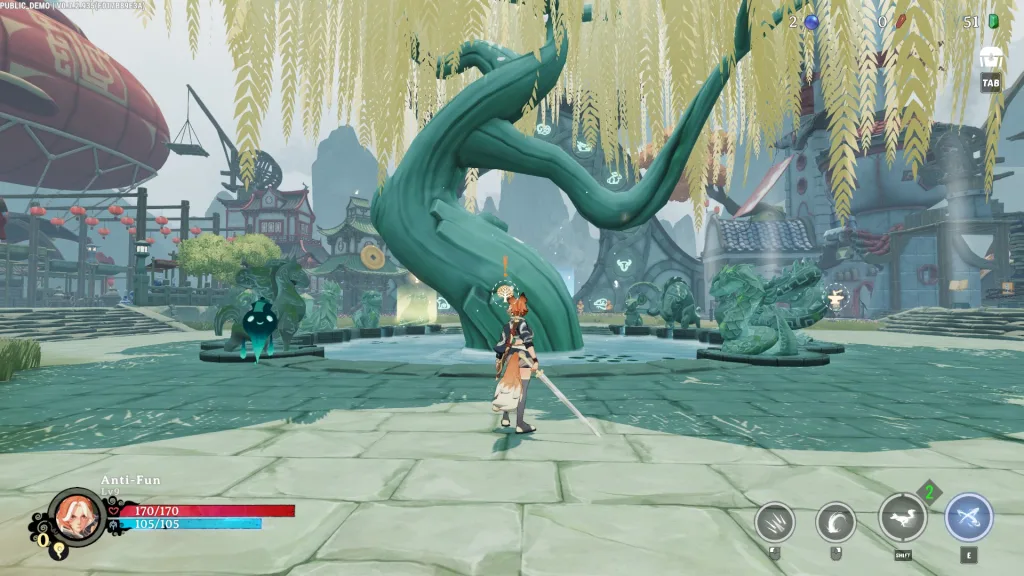Activate the blue crossed-arrows skill
The width and height of the screenshot is (1024, 576).
[x=968, y=518]
